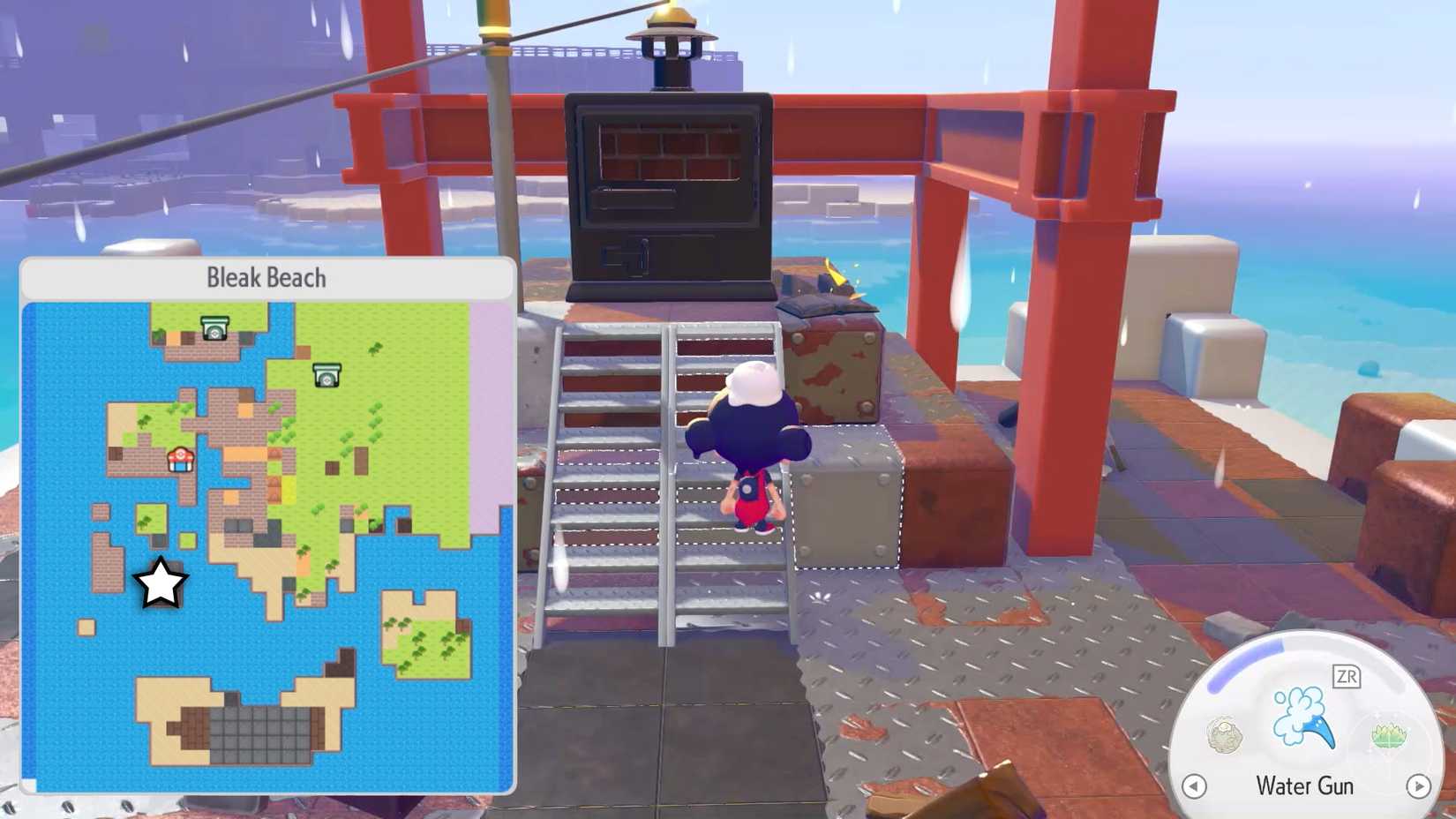Toggle the minimap panel visibility
The width and height of the screenshot is (1456, 819).
(x=267, y=278)
